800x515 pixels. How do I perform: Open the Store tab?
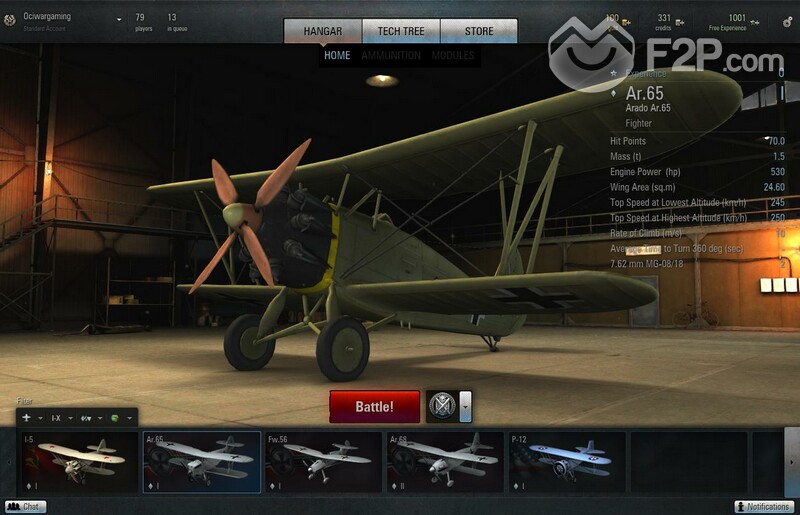click(479, 31)
